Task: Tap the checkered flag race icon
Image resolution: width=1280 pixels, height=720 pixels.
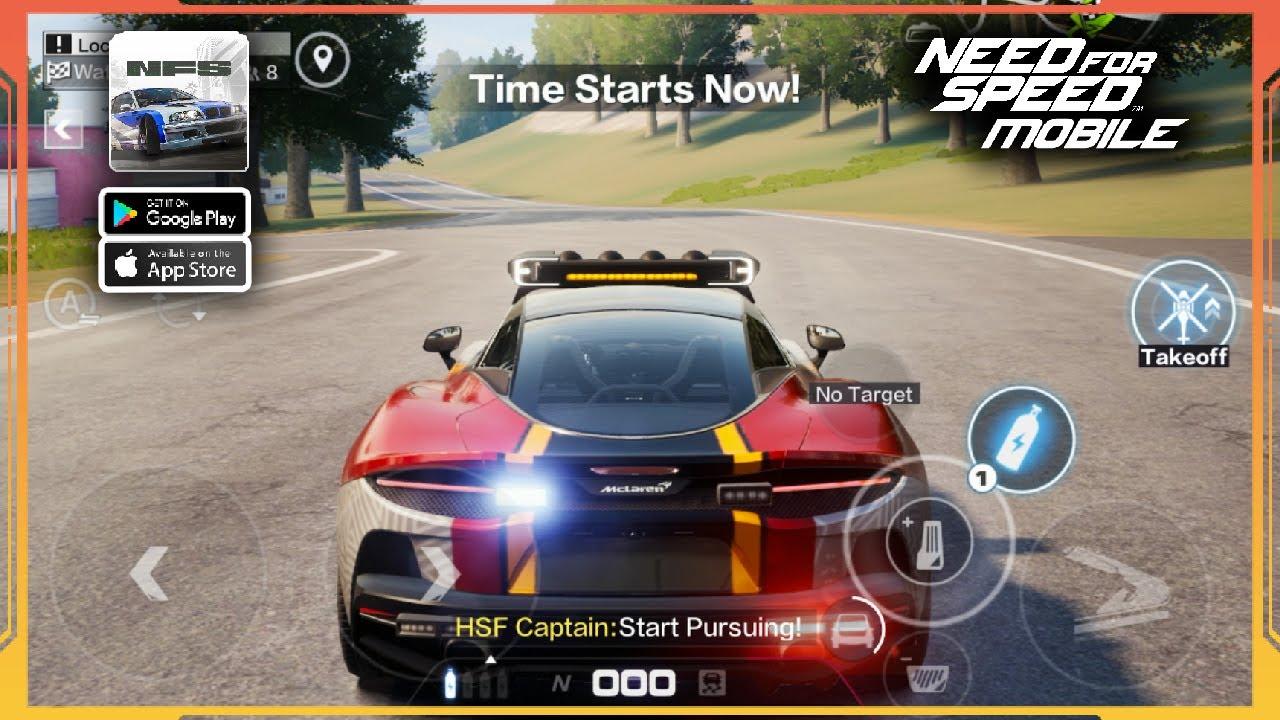Action: (57, 70)
